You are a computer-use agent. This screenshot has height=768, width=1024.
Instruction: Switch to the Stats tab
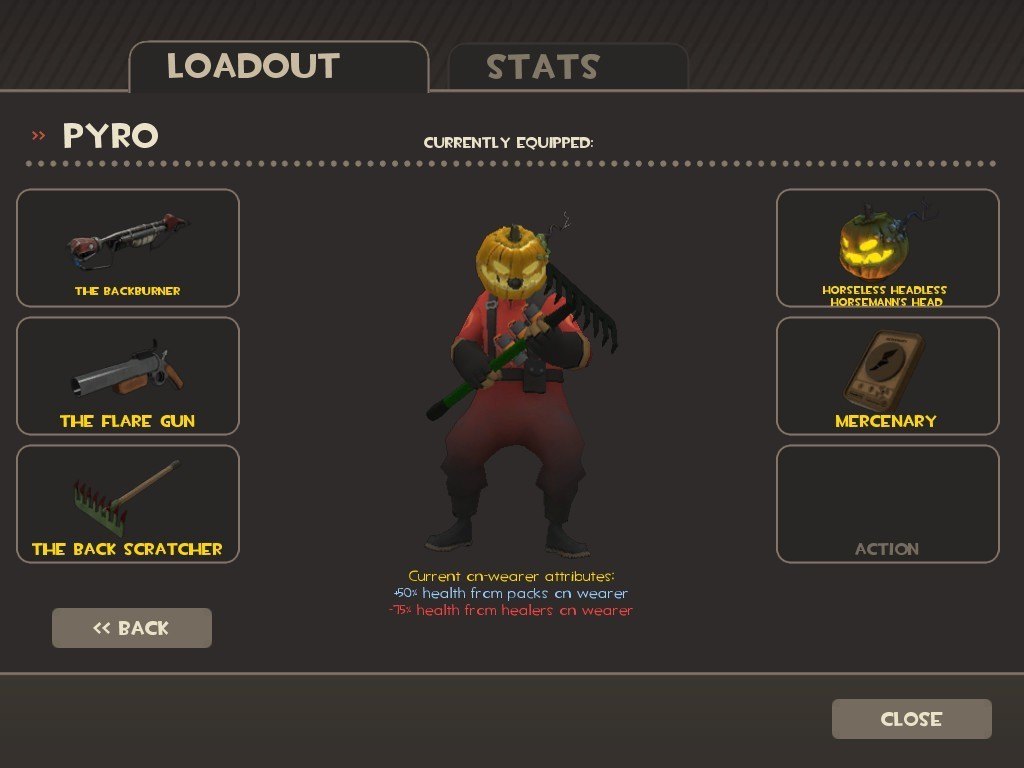(567, 67)
